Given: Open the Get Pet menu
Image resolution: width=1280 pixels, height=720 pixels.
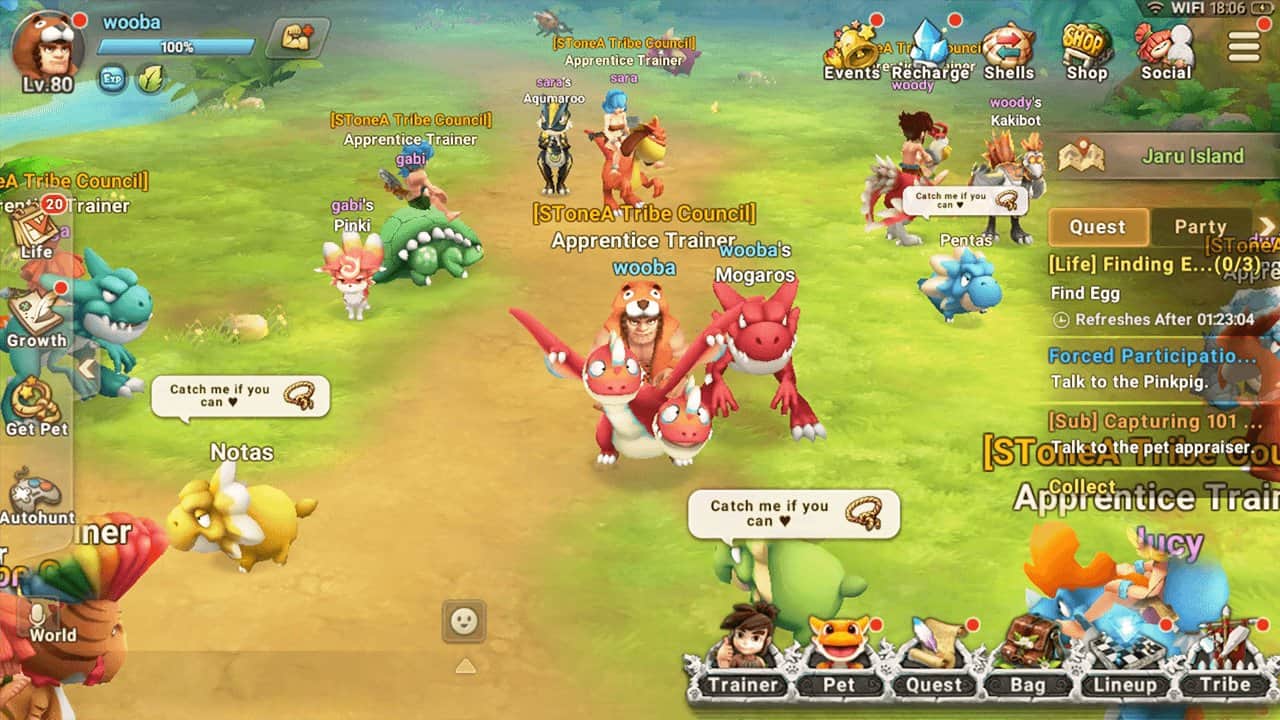Looking at the screenshot, I should [x=36, y=407].
